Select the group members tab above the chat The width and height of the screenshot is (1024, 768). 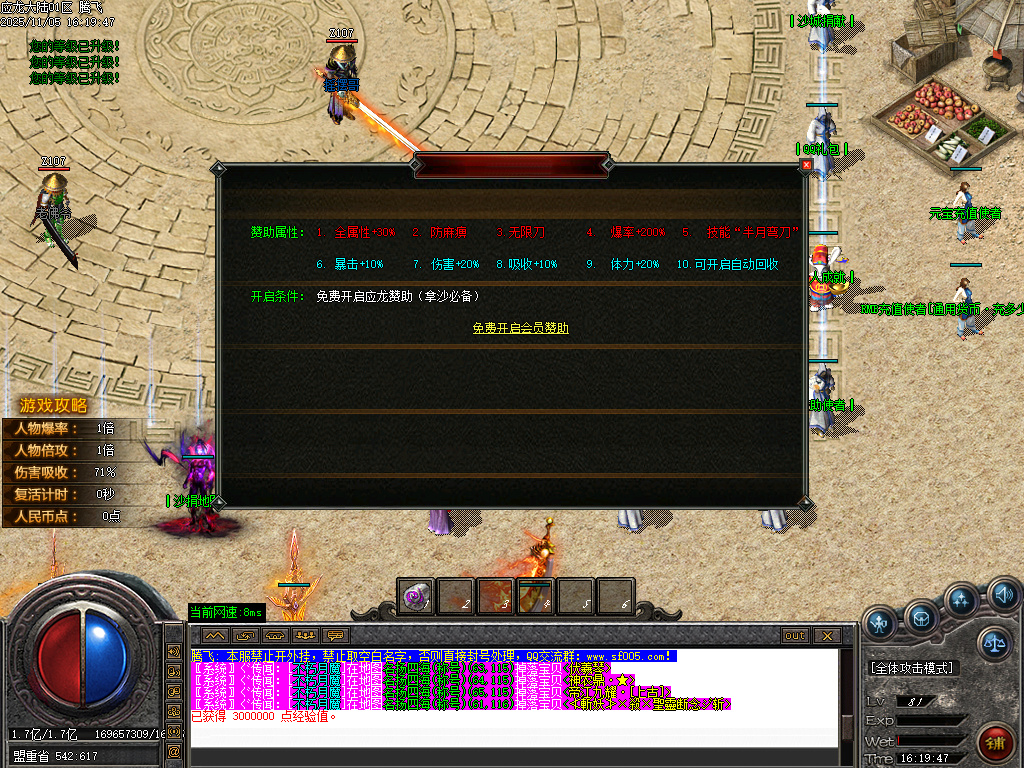pyautogui.click(x=305, y=635)
